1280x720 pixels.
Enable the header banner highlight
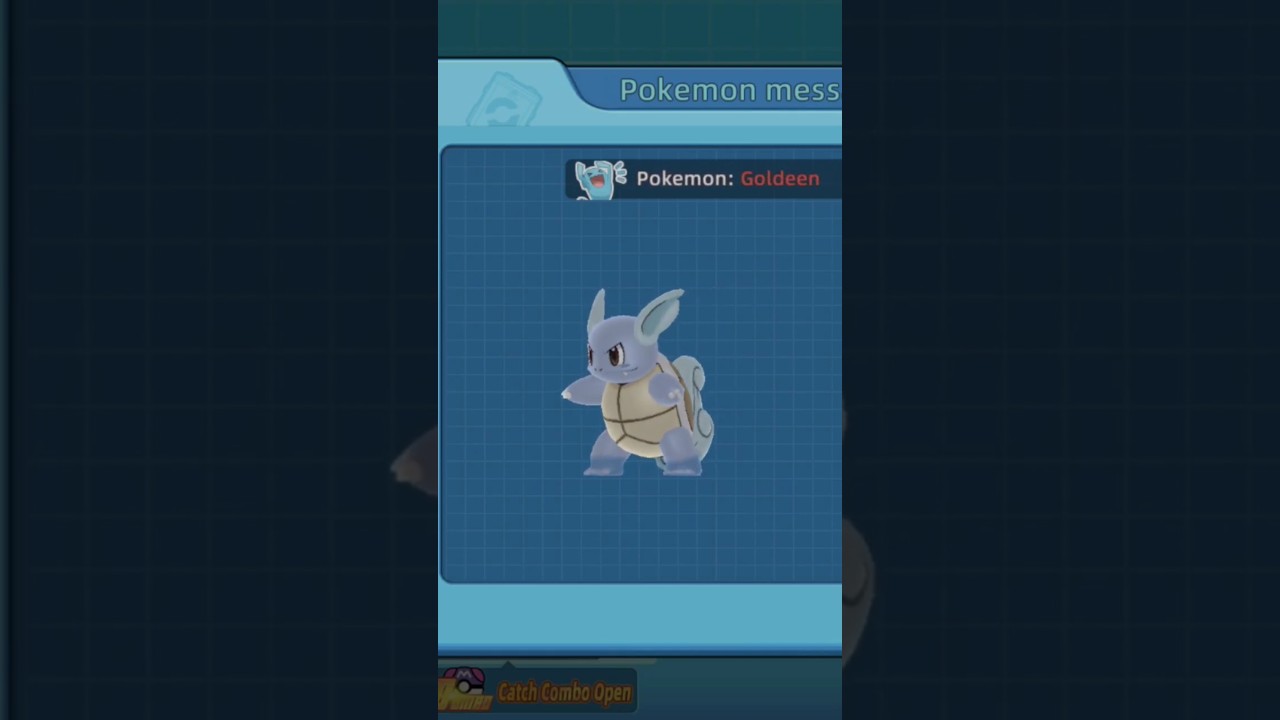coord(729,89)
